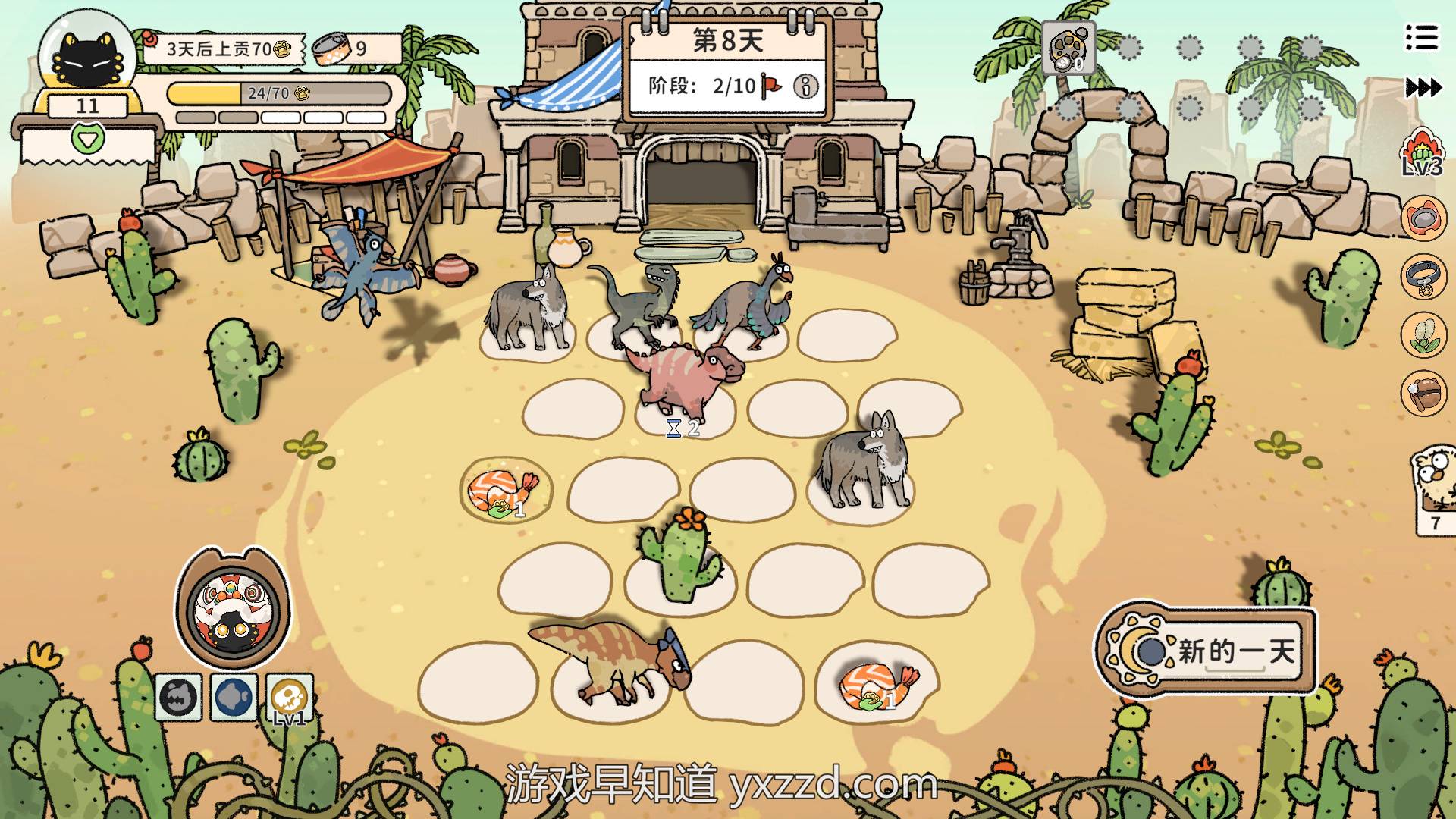Activate the grey monster face skill
The height and width of the screenshot is (819, 1456).
[x=179, y=696]
